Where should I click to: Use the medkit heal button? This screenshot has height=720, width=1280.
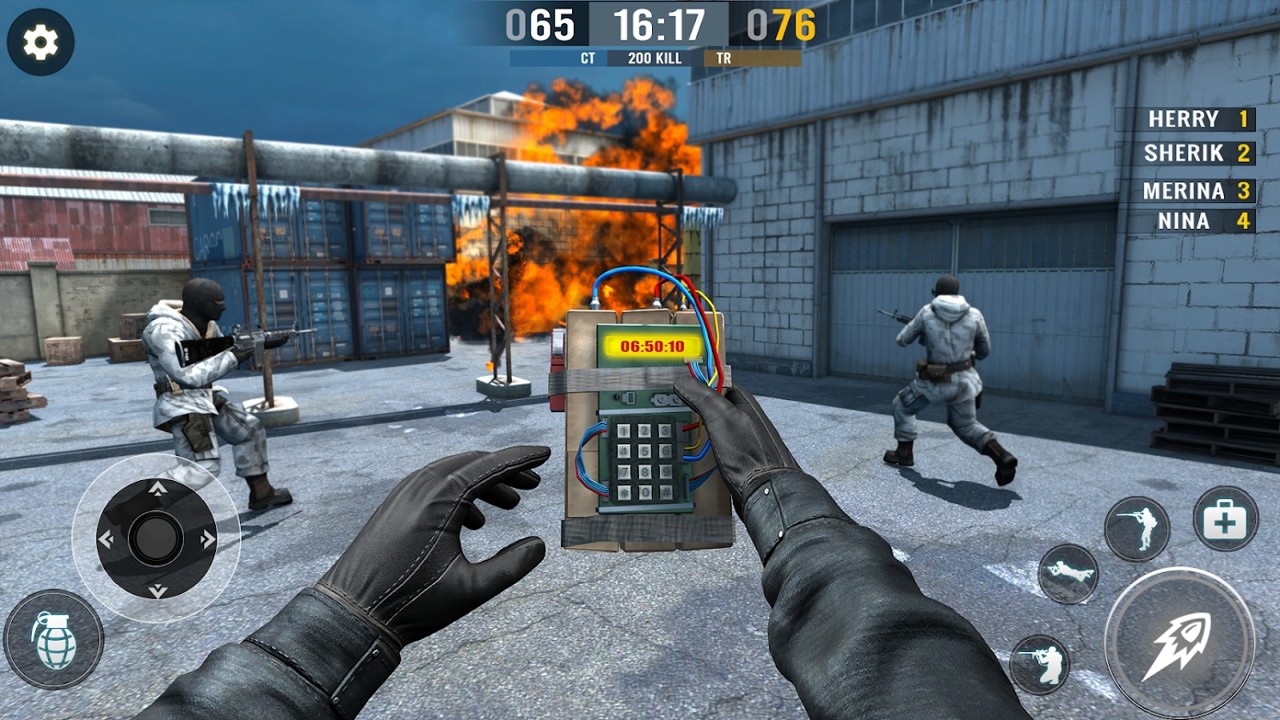[x=1225, y=519]
